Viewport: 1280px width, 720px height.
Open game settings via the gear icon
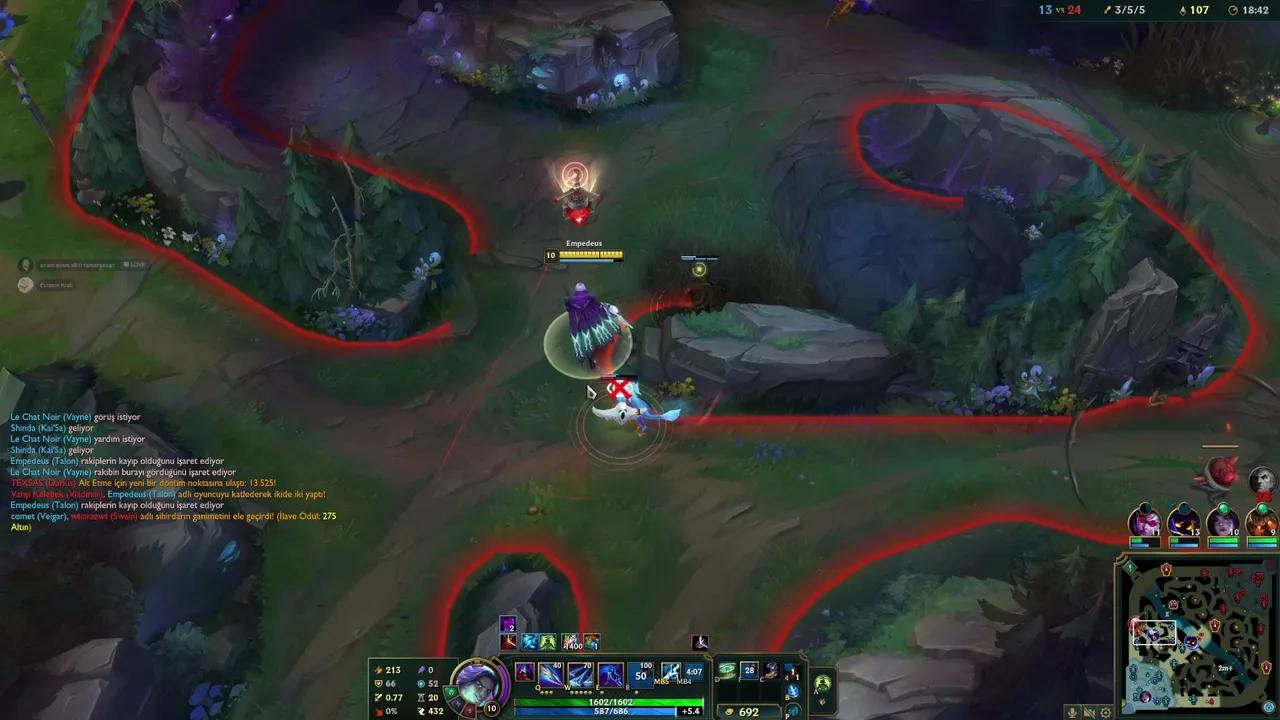click(1105, 711)
